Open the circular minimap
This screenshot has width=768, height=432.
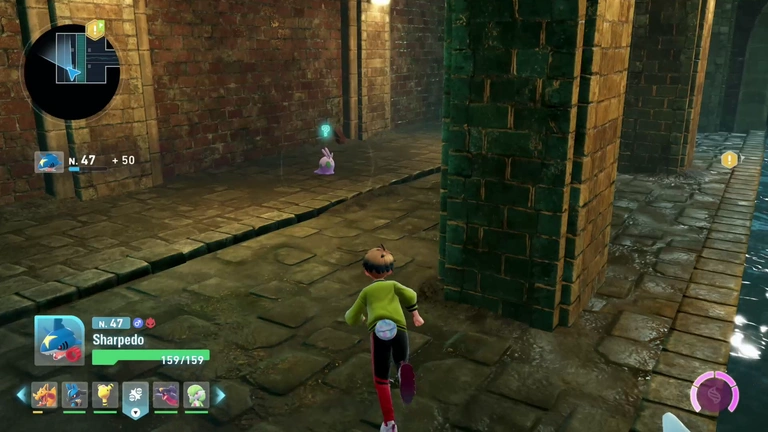pos(70,72)
